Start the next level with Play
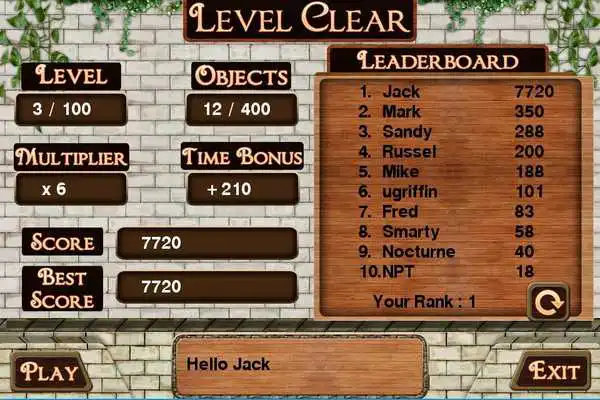600x400 pixels. 49,372
